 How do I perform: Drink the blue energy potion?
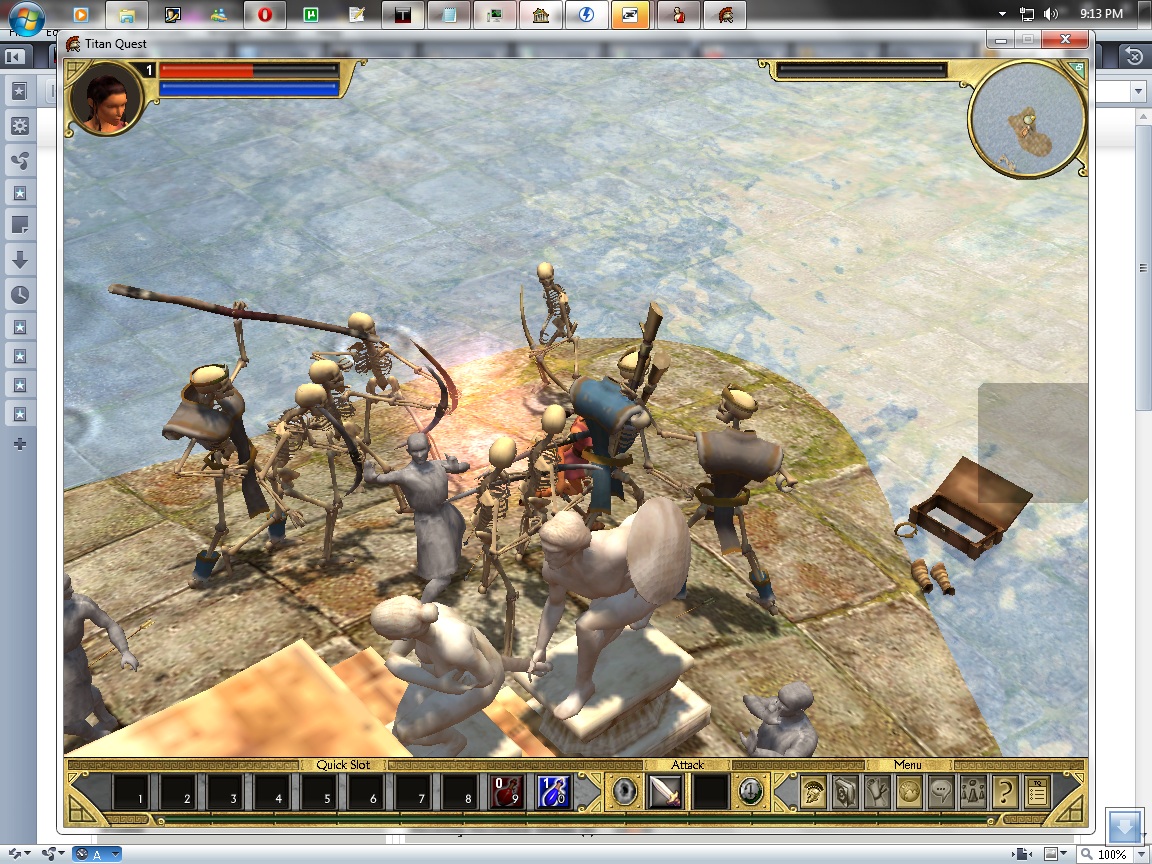(555, 792)
